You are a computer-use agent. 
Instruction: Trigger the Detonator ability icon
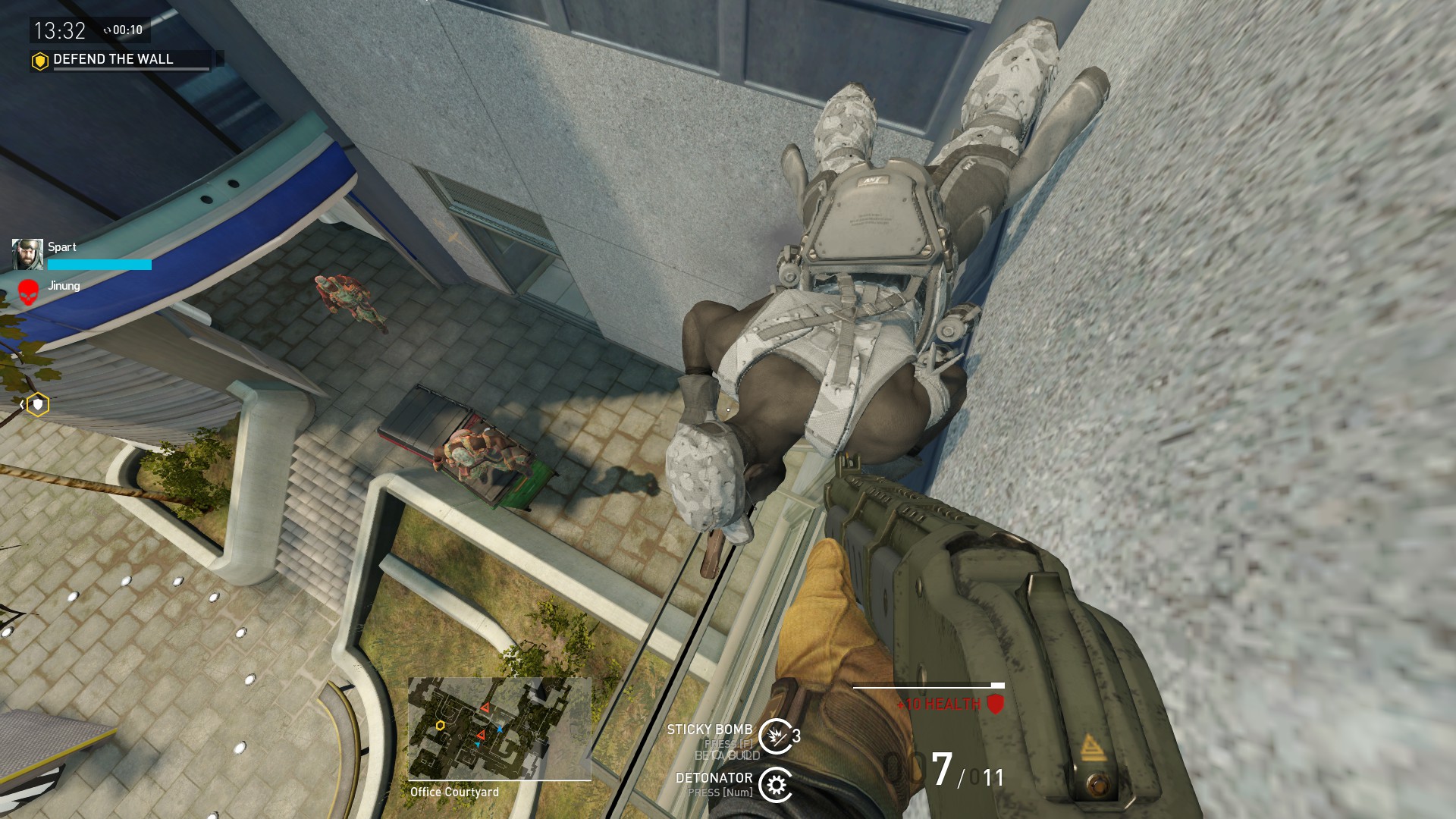pyautogui.click(x=776, y=785)
